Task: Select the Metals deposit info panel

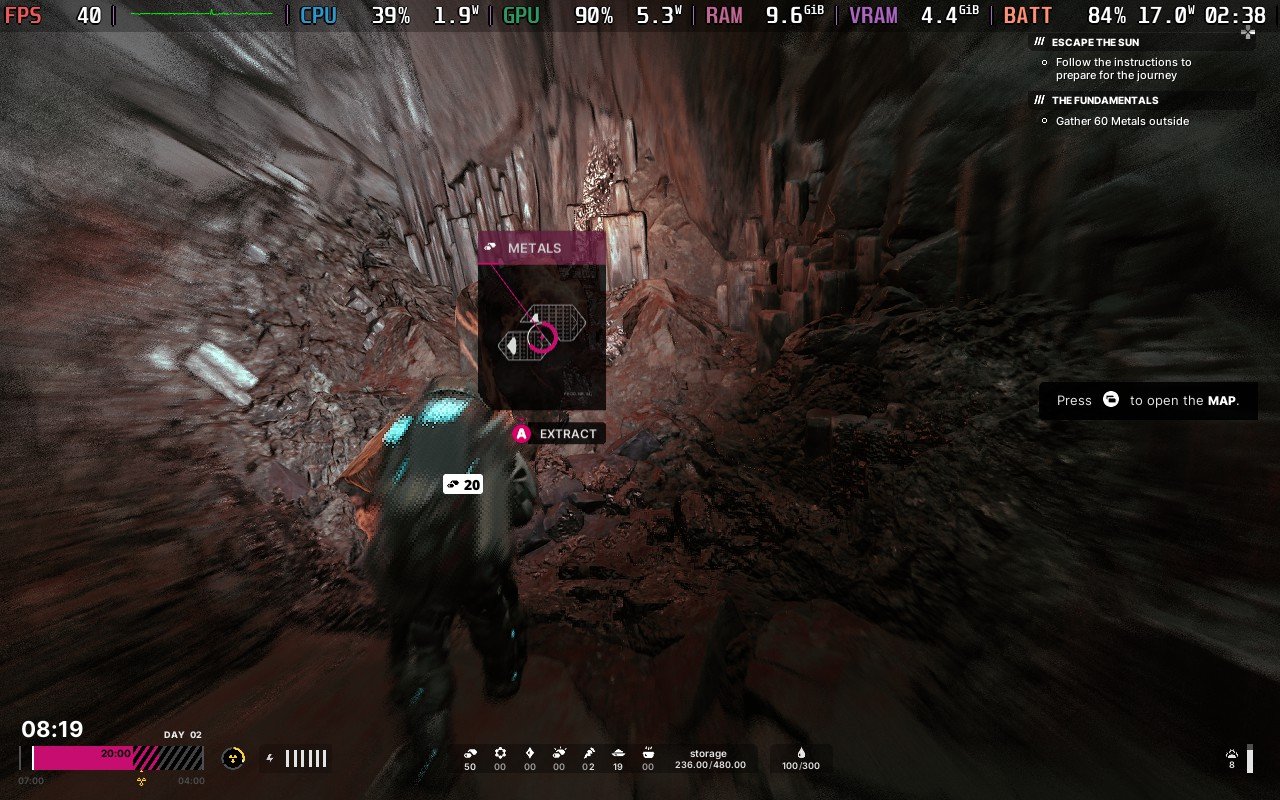Action: [541, 320]
